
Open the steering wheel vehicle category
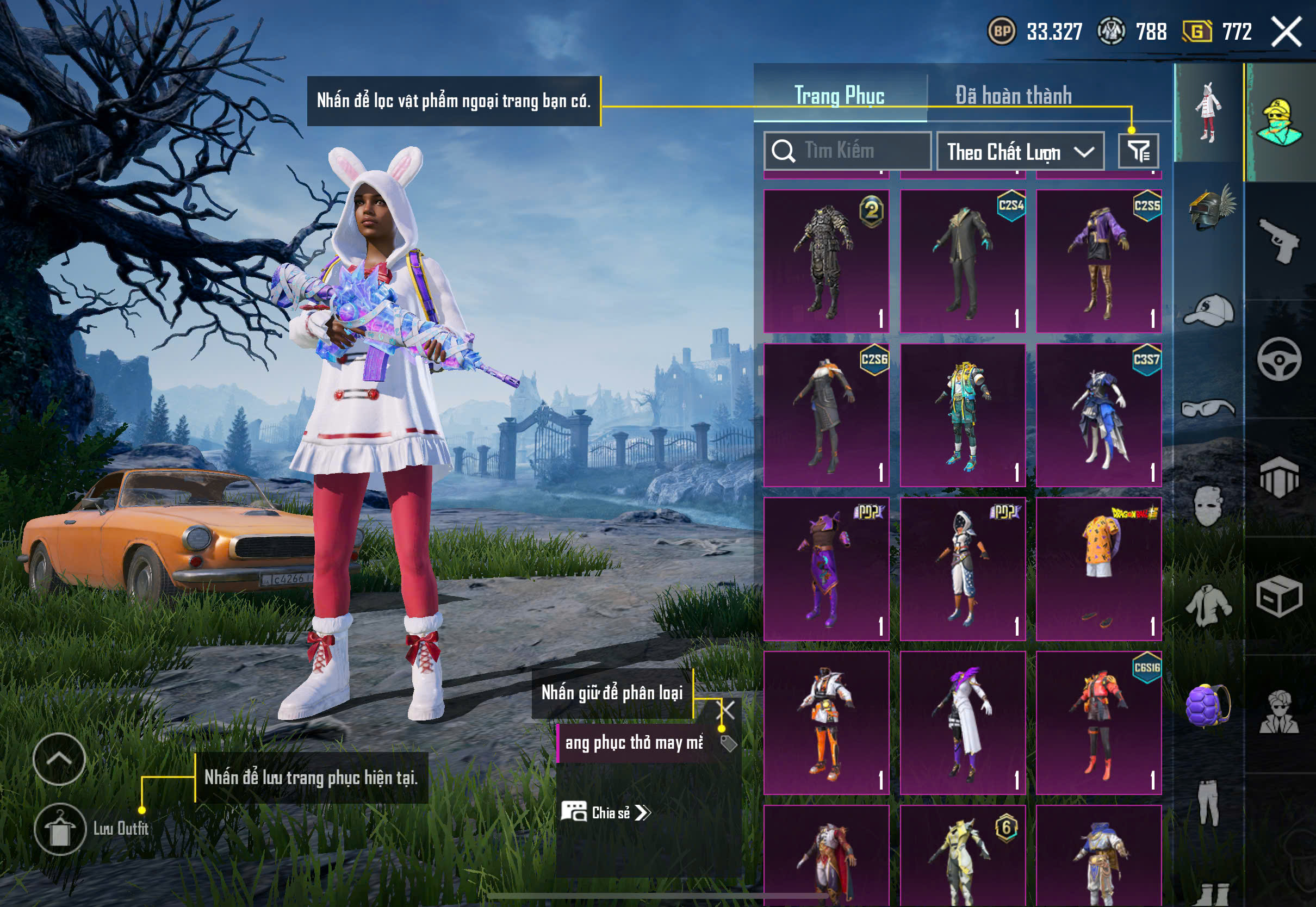point(1279,359)
